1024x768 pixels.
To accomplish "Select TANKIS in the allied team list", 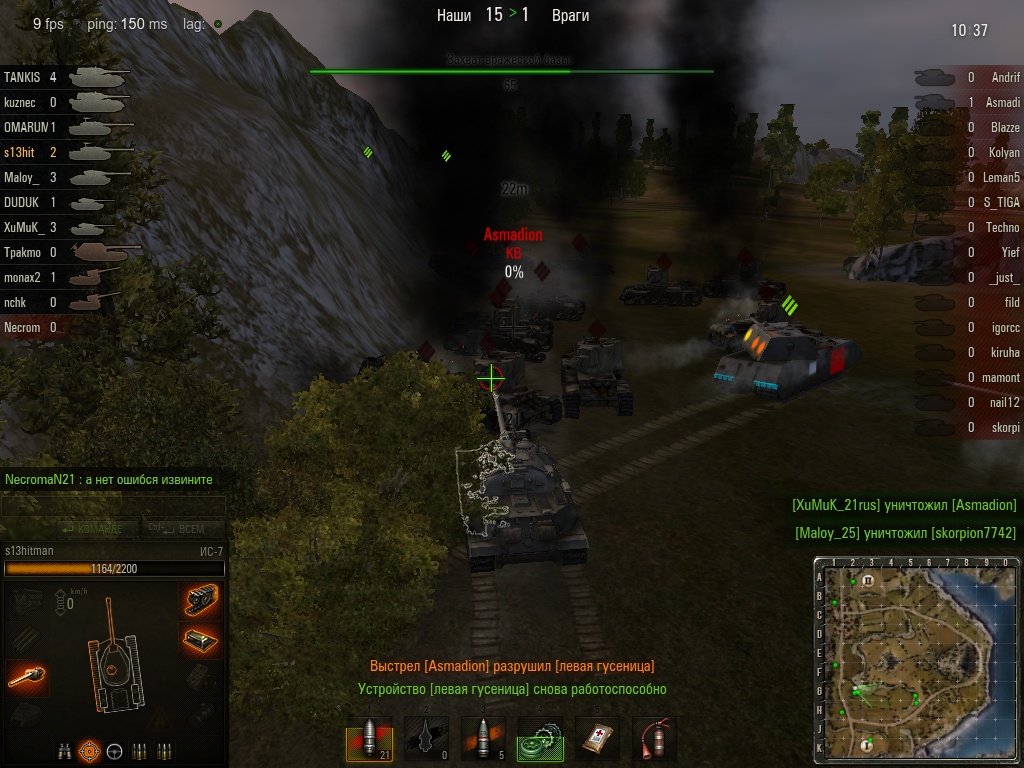I will click(22, 77).
